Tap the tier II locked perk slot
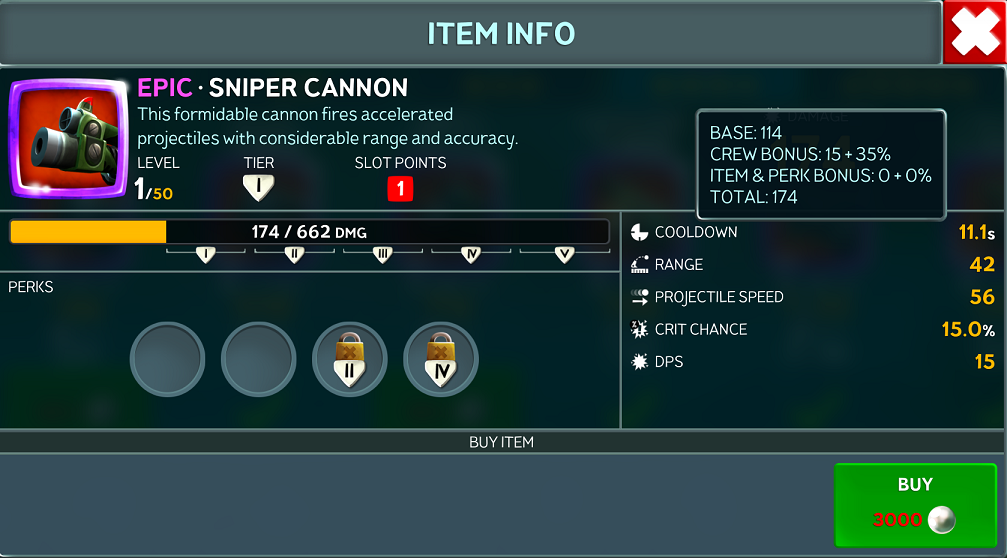 point(349,359)
